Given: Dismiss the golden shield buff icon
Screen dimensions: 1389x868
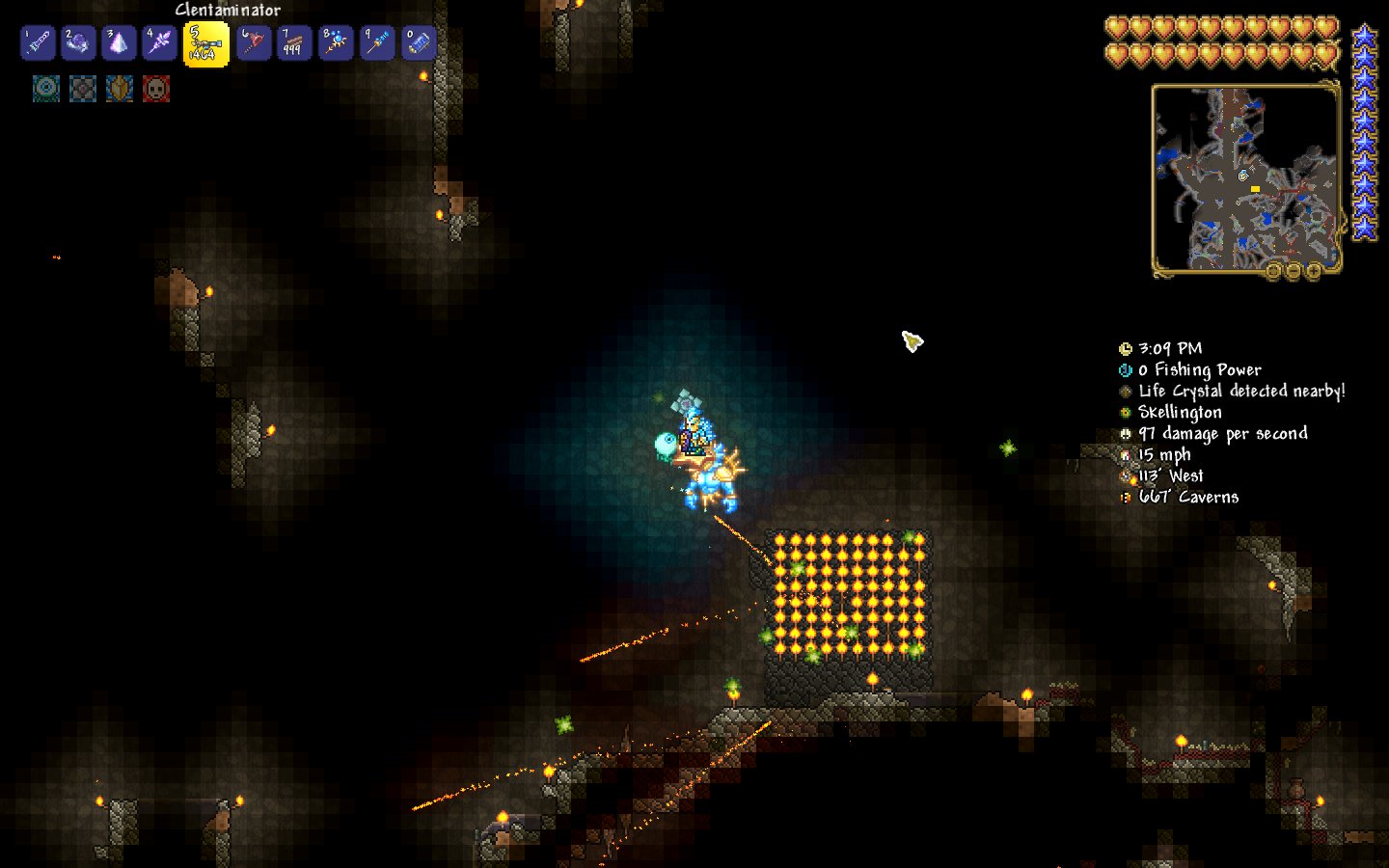Looking at the screenshot, I should (119, 89).
